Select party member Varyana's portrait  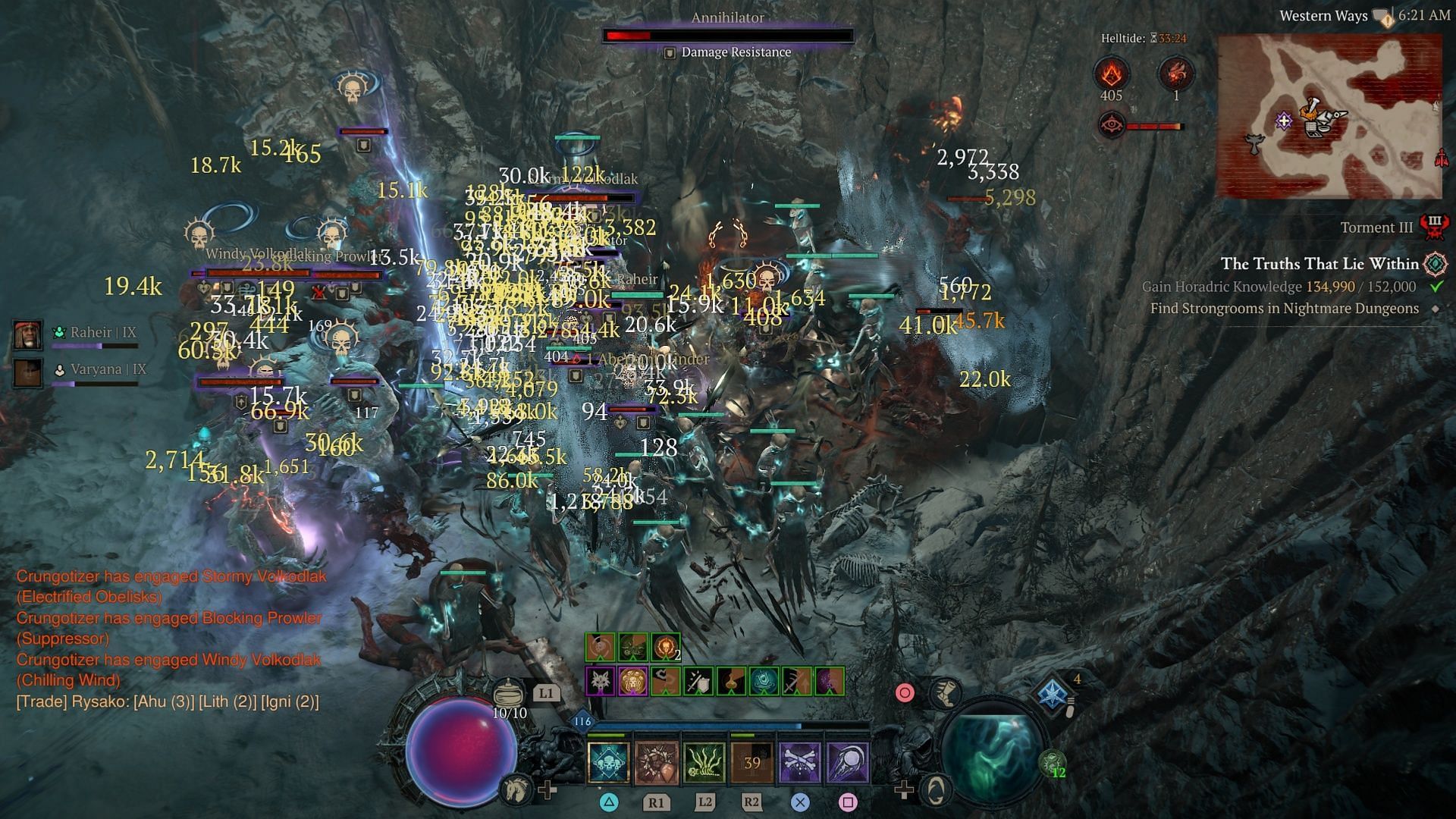[x=28, y=372]
